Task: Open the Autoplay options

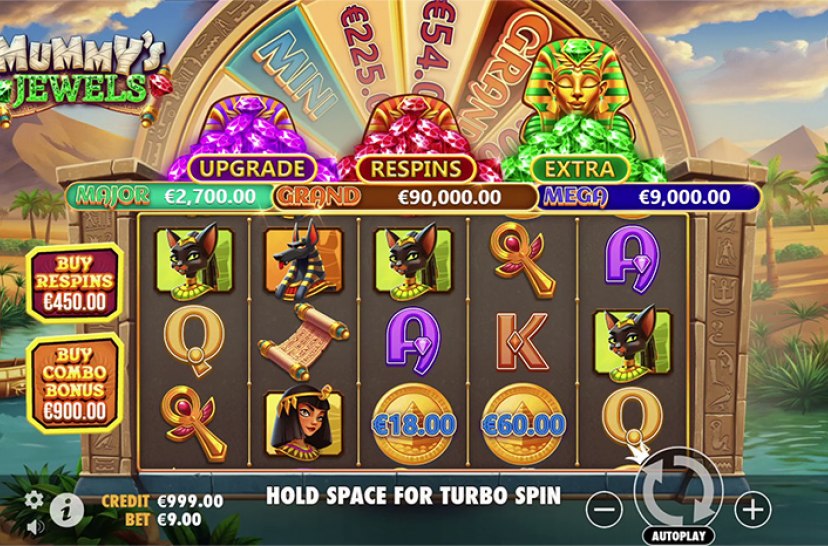Action: point(677,535)
